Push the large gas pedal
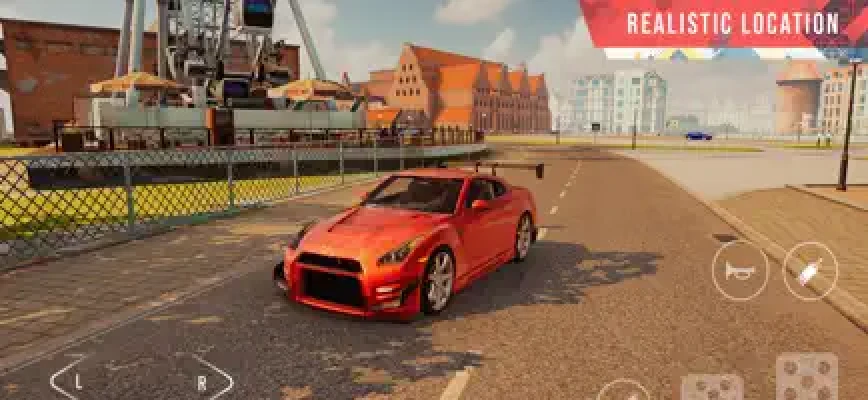 [x=806, y=379]
